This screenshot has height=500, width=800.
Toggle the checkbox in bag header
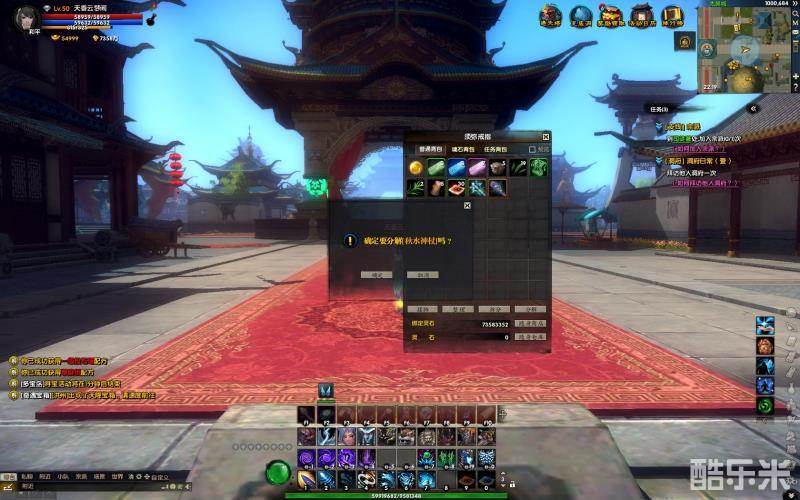(533, 149)
